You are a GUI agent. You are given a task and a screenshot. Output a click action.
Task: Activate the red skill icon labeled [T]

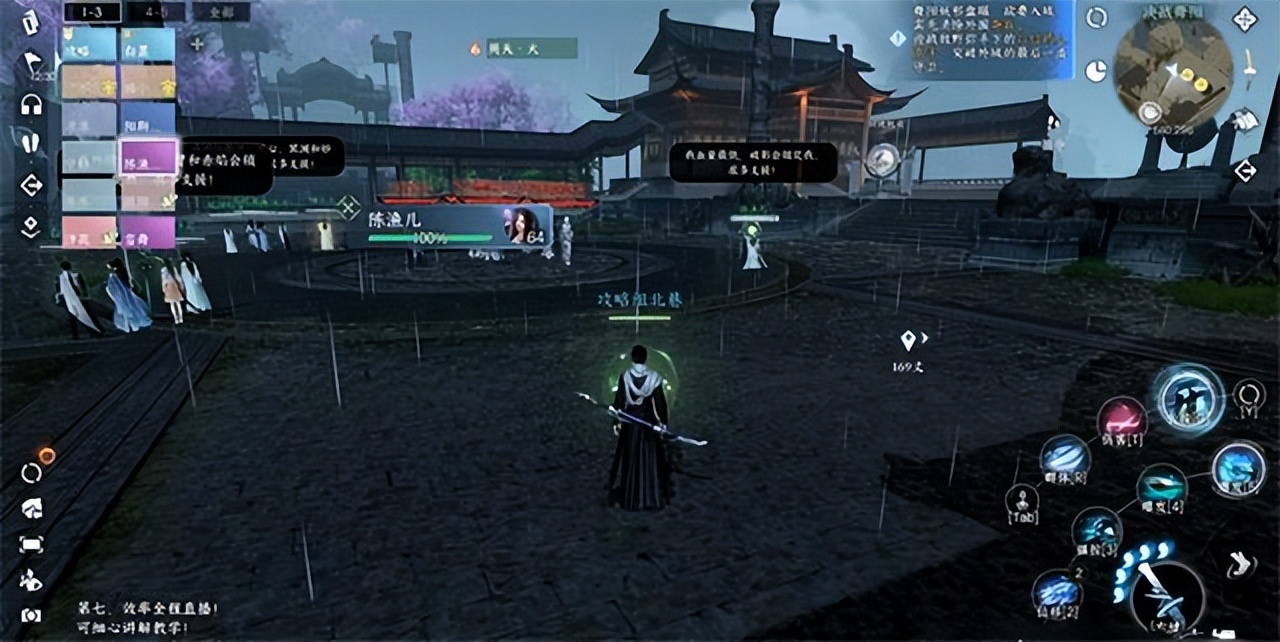1122,420
